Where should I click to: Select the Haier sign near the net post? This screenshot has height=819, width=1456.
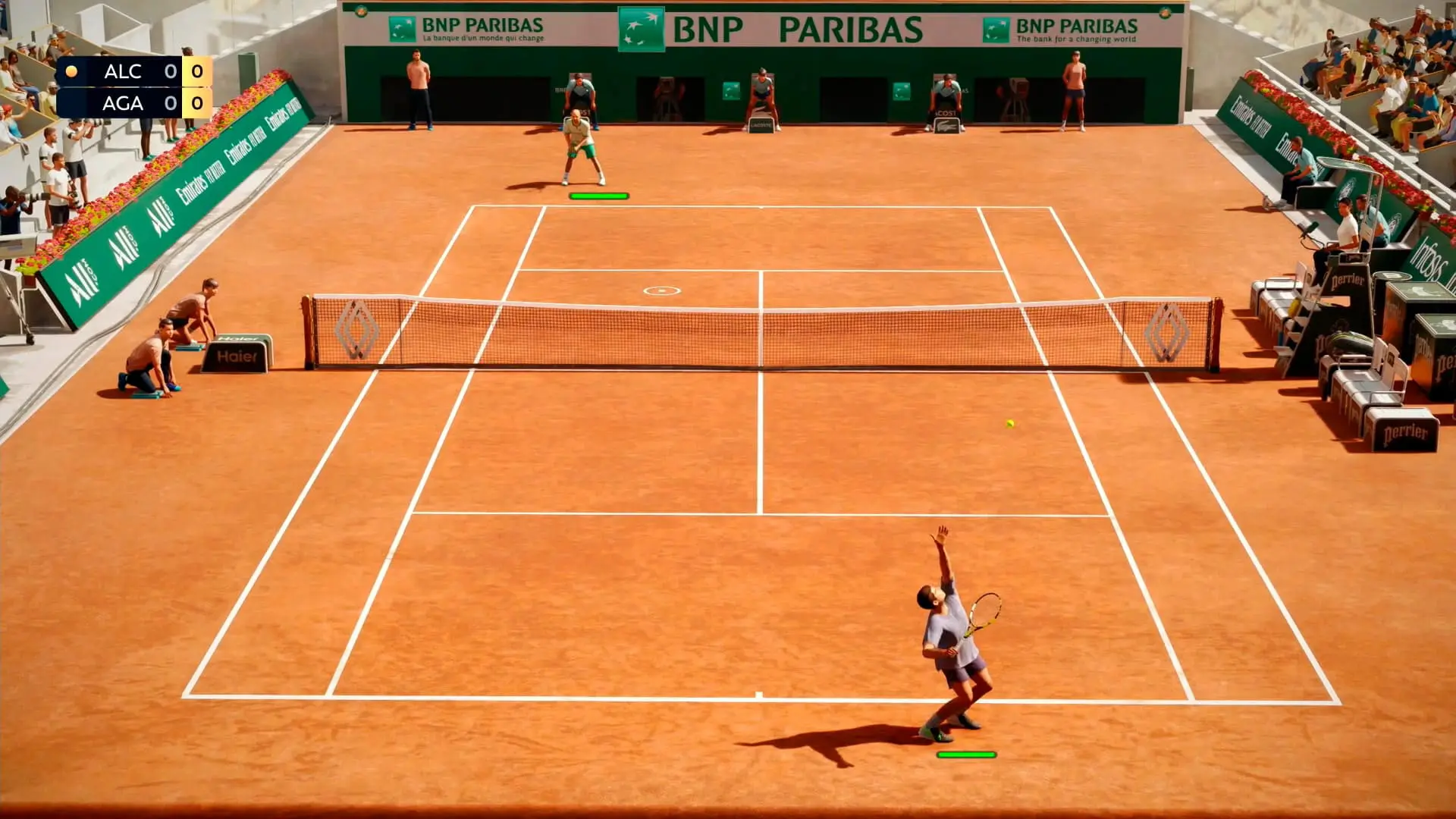point(237,356)
